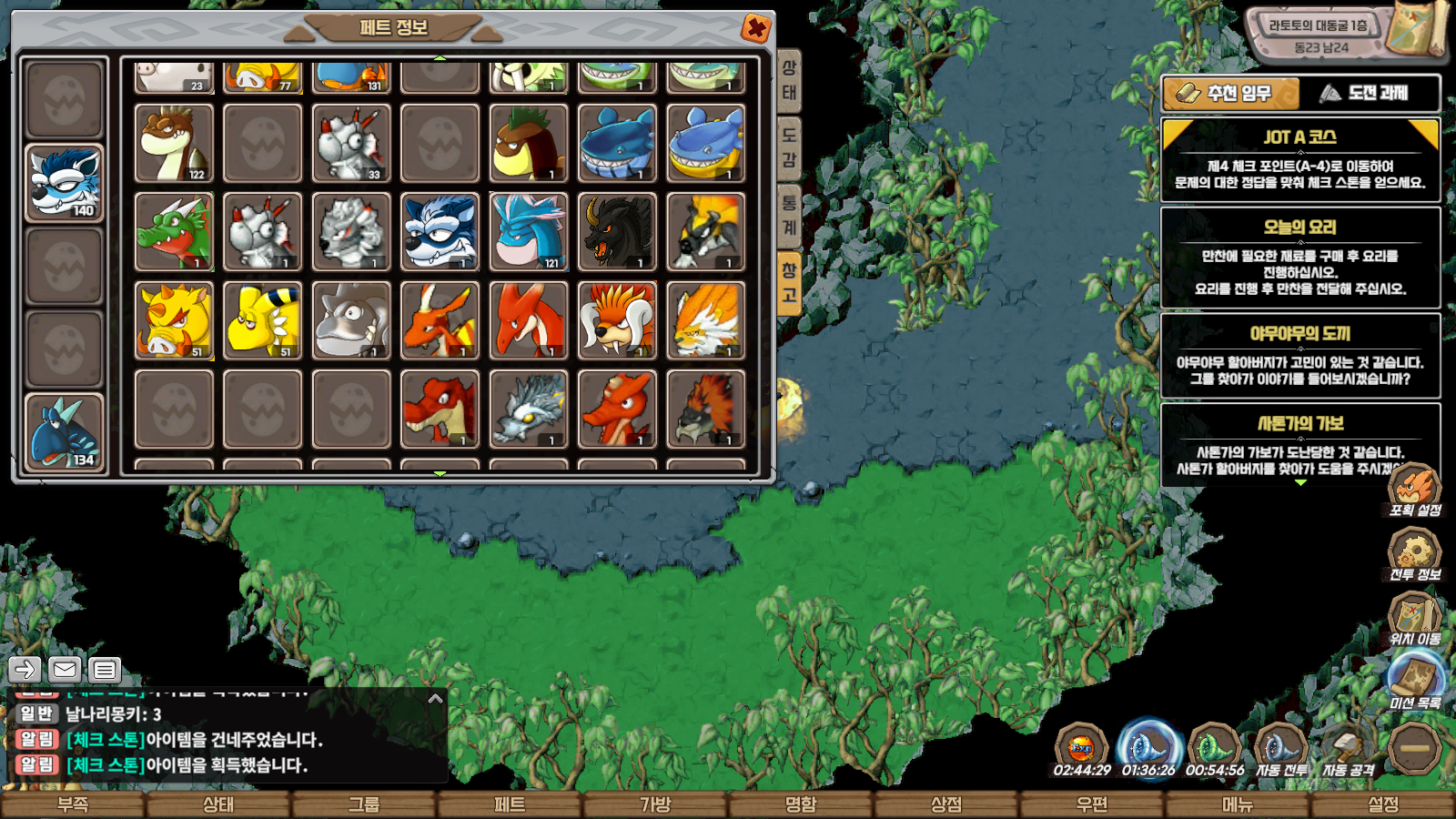Select the blue wolf pet level 140
Image resolution: width=1456 pixels, height=819 pixels.
(64, 184)
